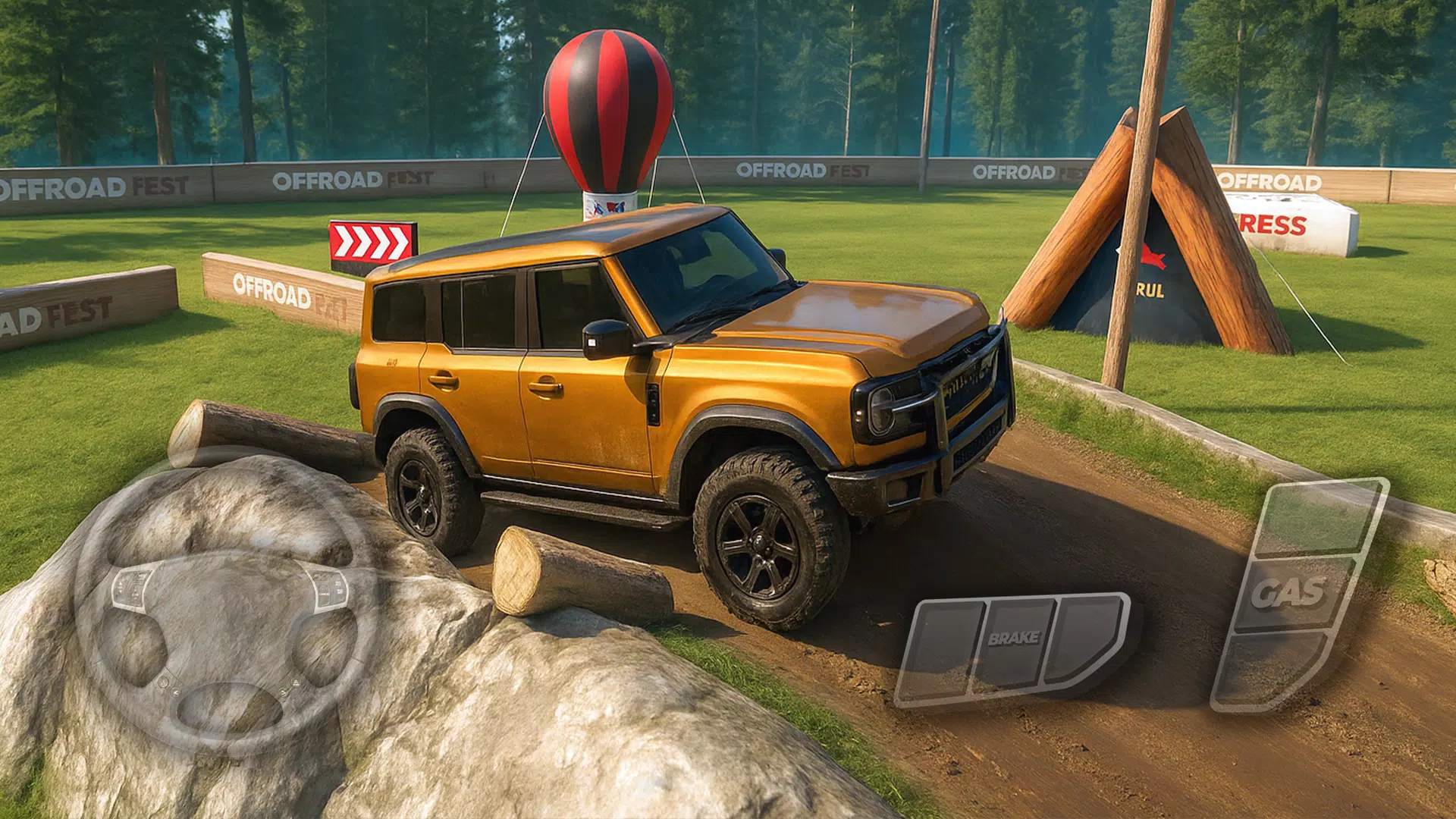Image resolution: width=1456 pixels, height=819 pixels.
Task: Tap the left arrow control below the wheel hub
Action: pyautogui.click(x=176, y=692)
